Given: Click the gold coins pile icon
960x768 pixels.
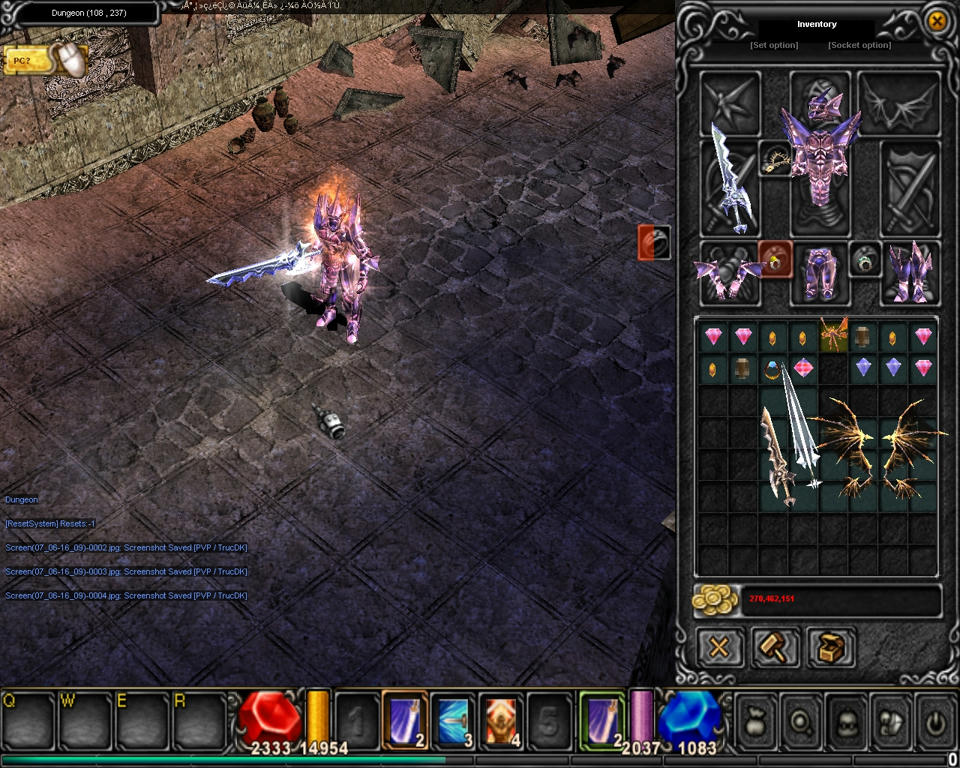Looking at the screenshot, I should click(715, 600).
